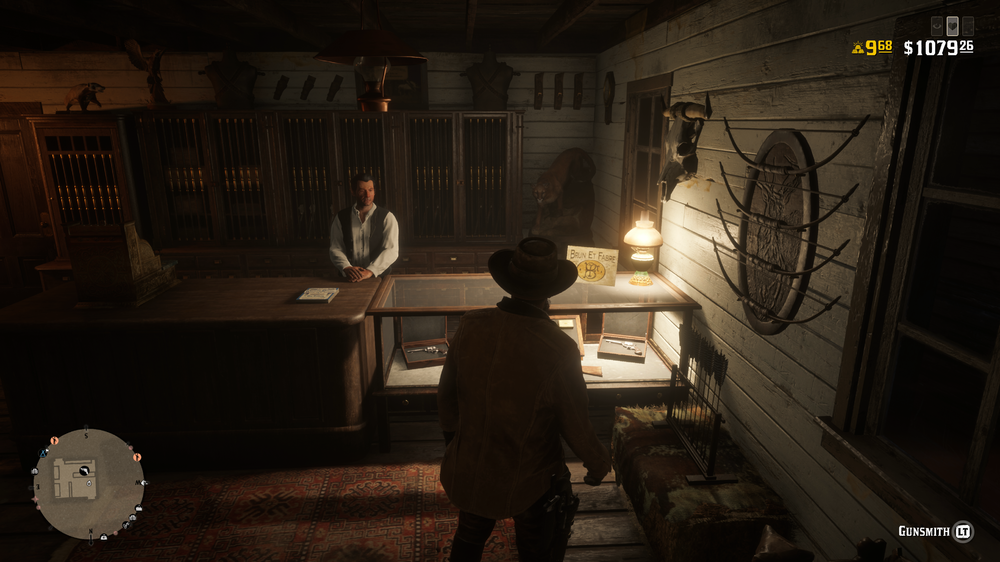1000x562 pixels.
Task: Select the highlighted heart ability card
Action: click(952, 26)
